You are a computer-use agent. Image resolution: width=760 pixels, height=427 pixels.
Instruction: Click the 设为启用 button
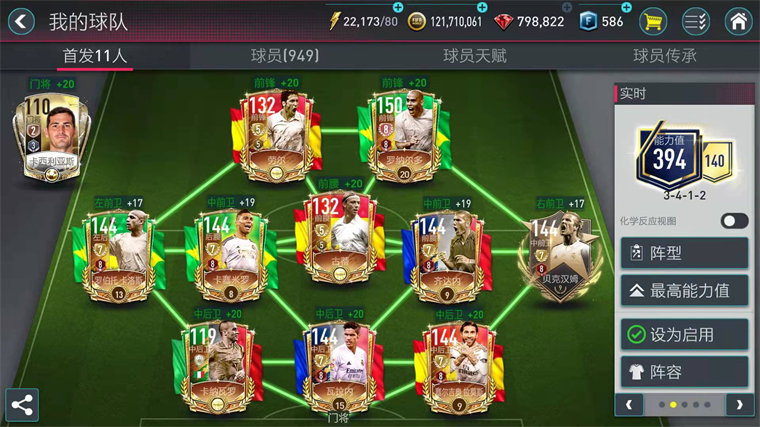(684, 334)
